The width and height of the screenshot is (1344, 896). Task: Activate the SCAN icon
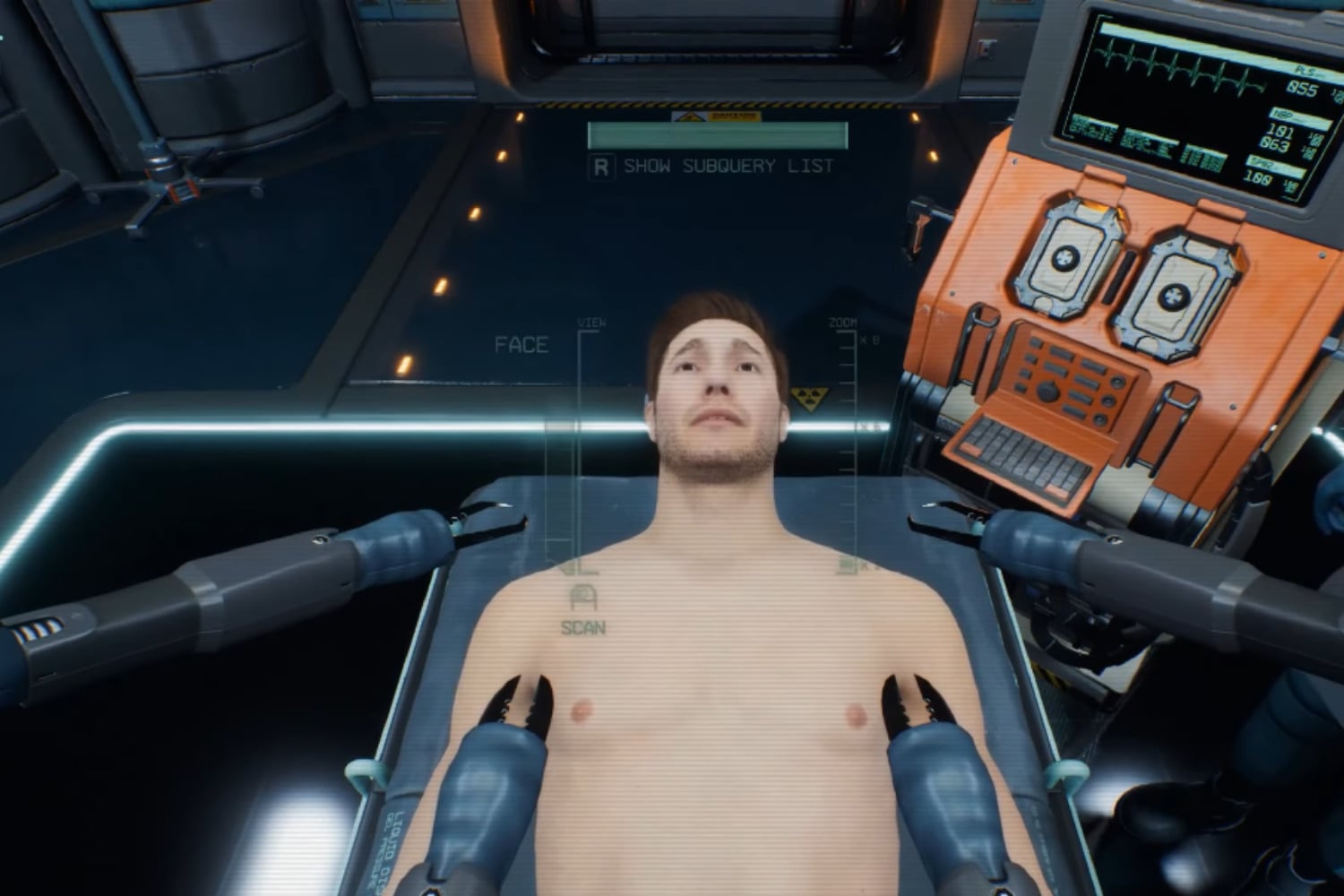tap(583, 599)
